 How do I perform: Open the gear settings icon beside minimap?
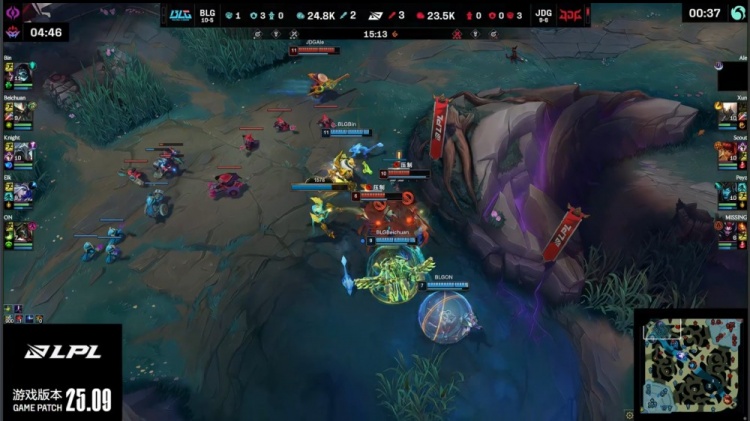click(630, 414)
